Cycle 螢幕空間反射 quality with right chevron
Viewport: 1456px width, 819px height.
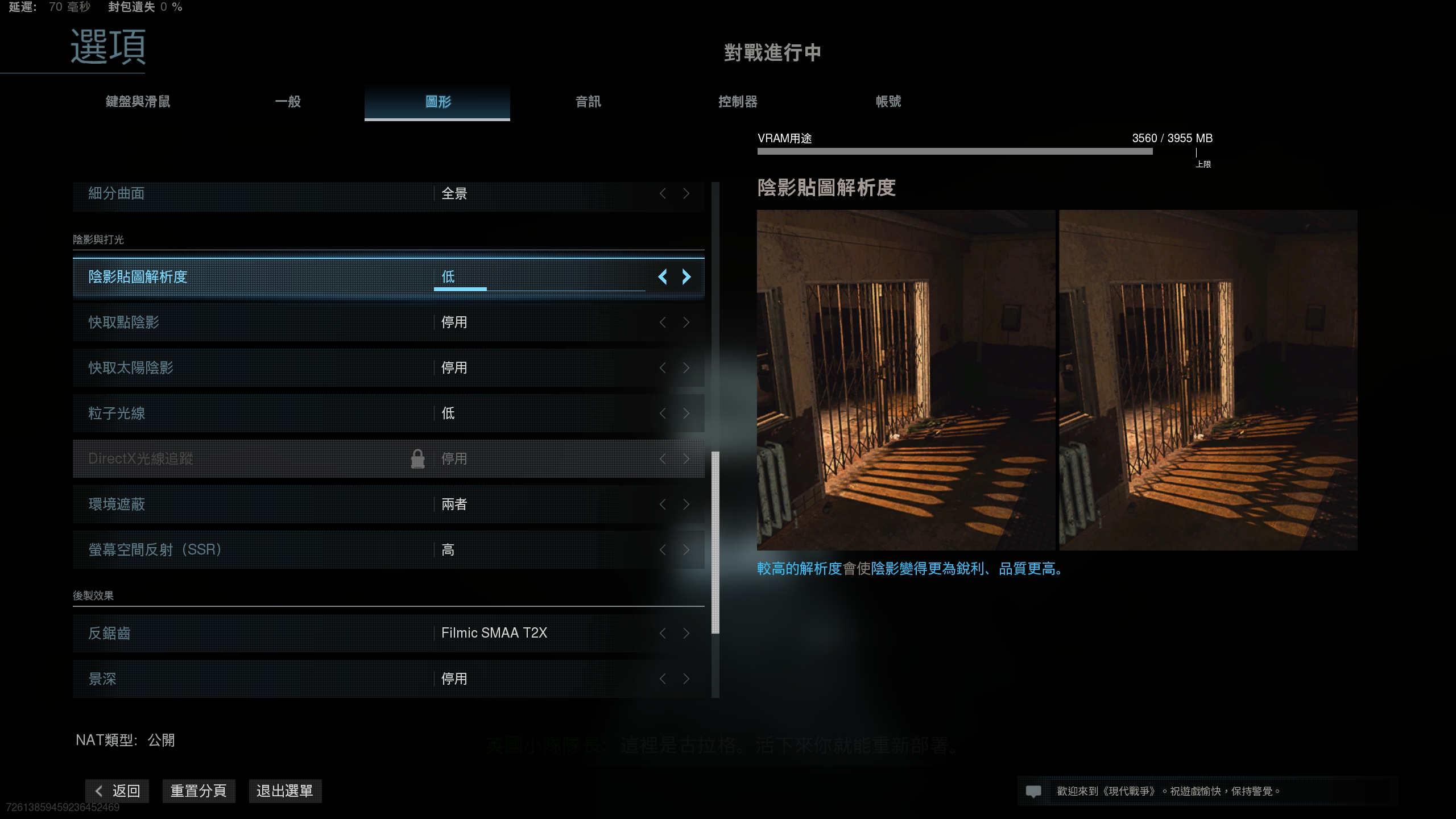686,550
